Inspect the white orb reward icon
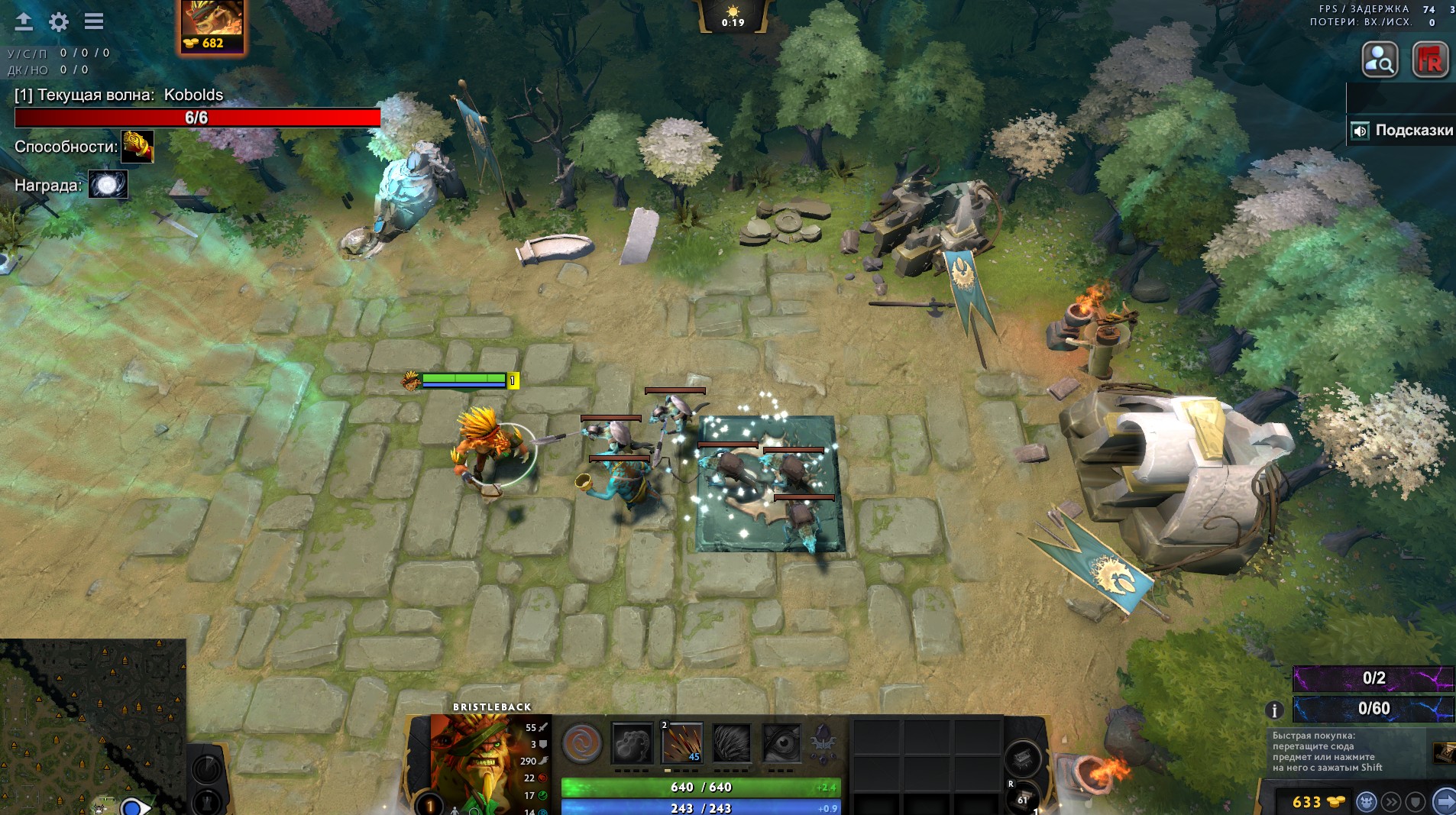The width and height of the screenshot is (1456, 815). point(108,185)
